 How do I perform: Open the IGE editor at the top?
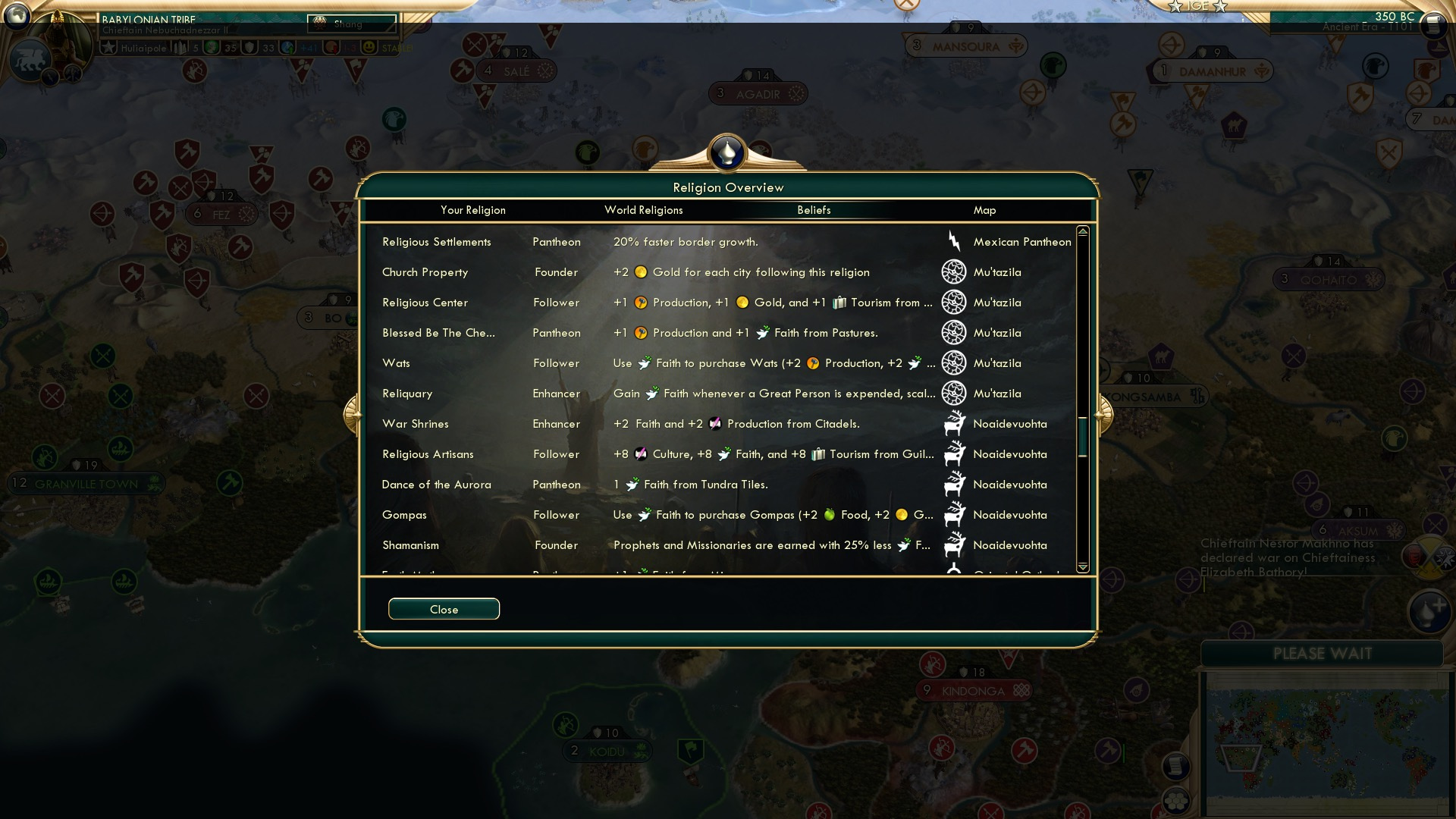tap(1197, 6)
